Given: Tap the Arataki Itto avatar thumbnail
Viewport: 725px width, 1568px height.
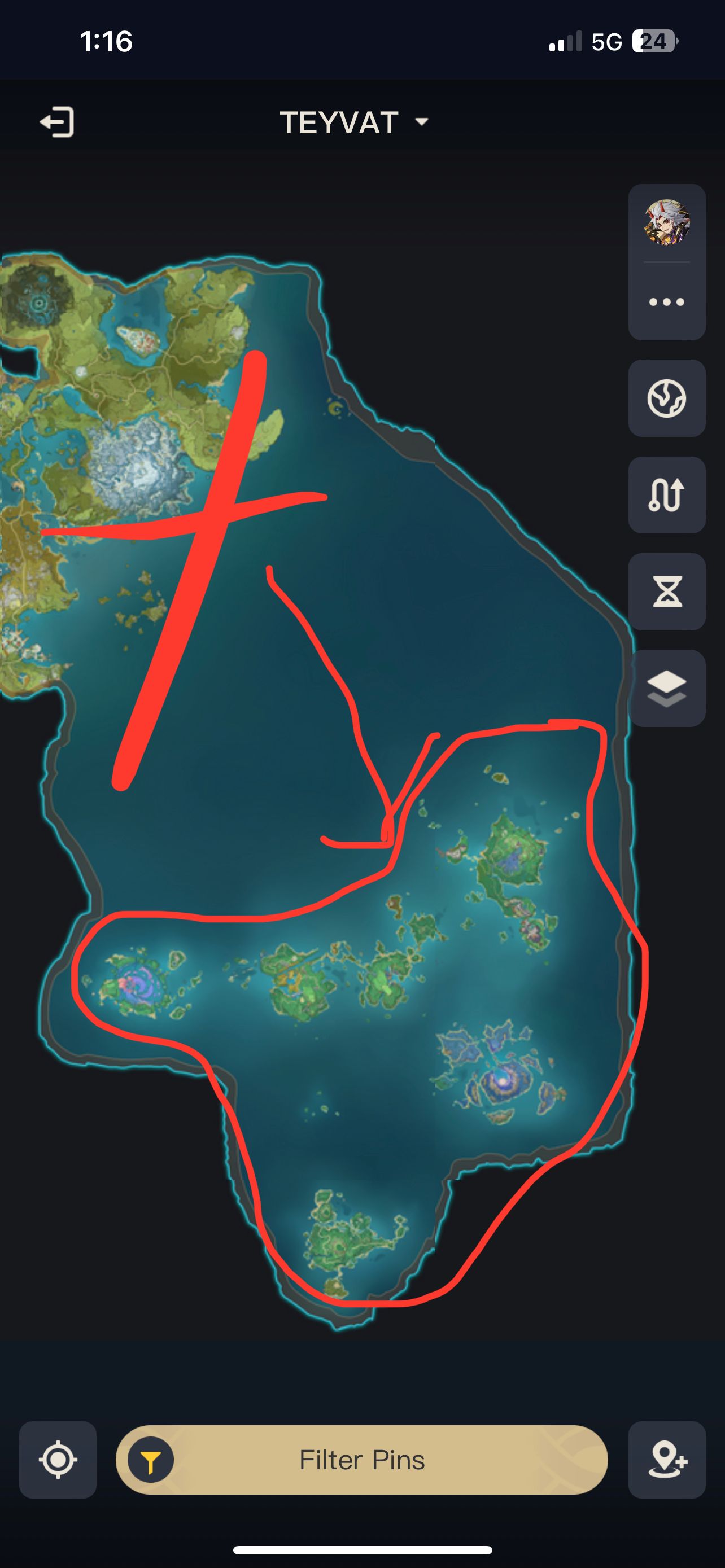Looking at the screenshot, I should click(x=667, y=222).
